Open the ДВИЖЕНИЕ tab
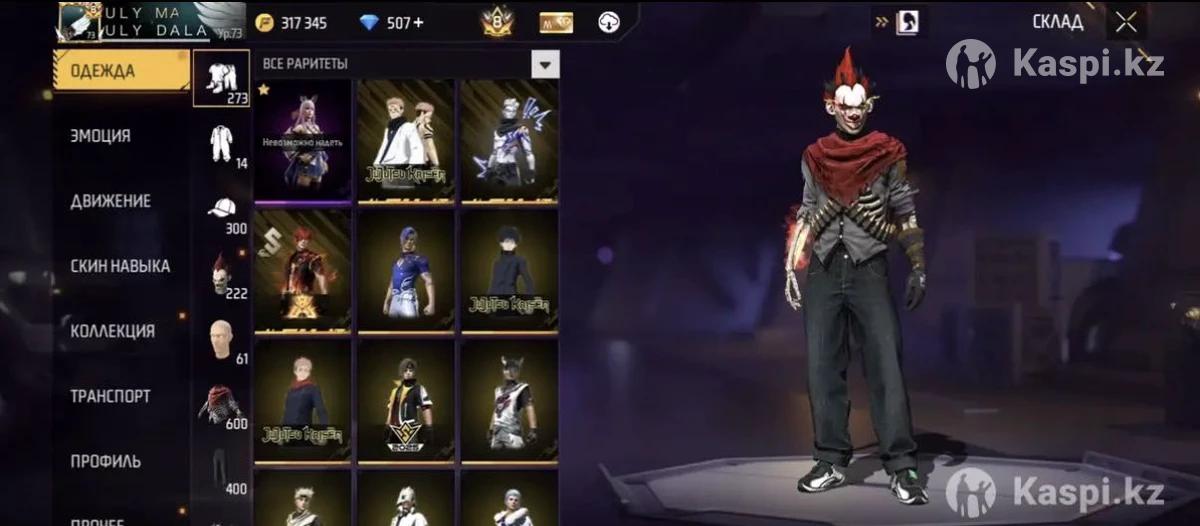Viewport: 1200px width, 526px height. 110,201
